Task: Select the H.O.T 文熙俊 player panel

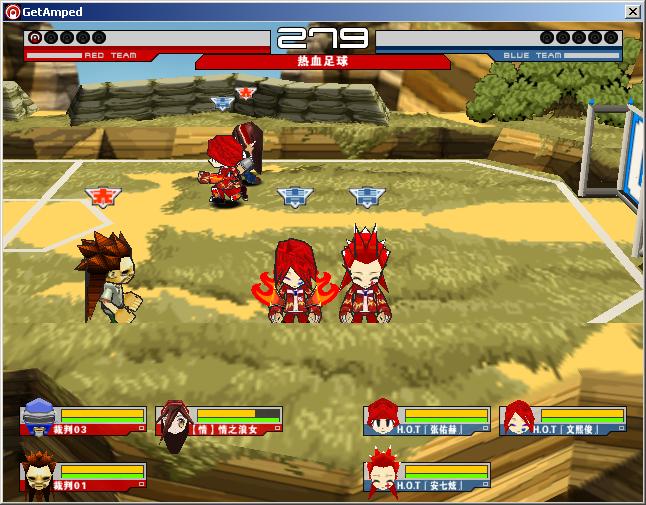Action: (563, 420)
